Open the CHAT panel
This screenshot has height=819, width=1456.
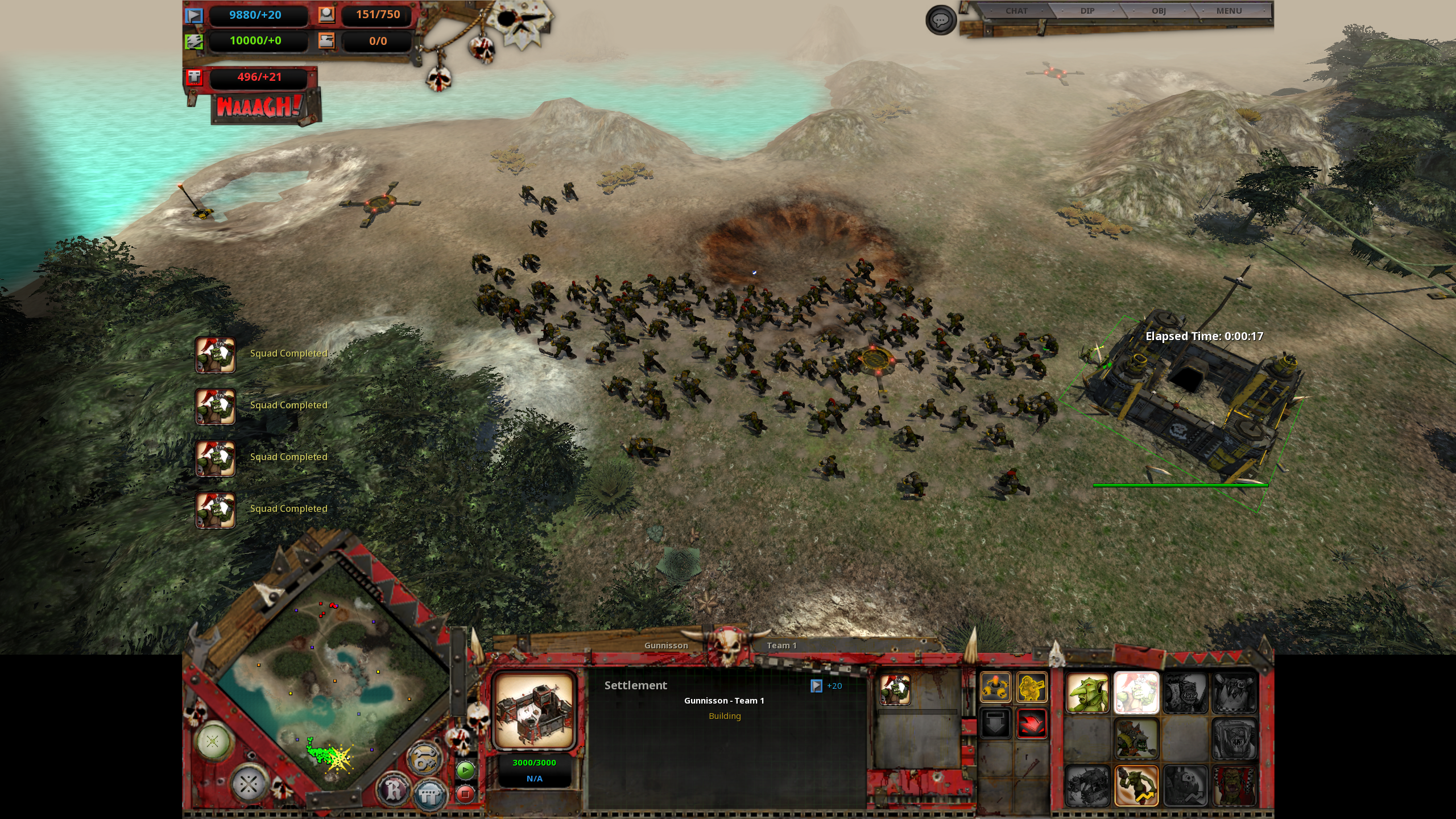click(x=1016, y=11)
